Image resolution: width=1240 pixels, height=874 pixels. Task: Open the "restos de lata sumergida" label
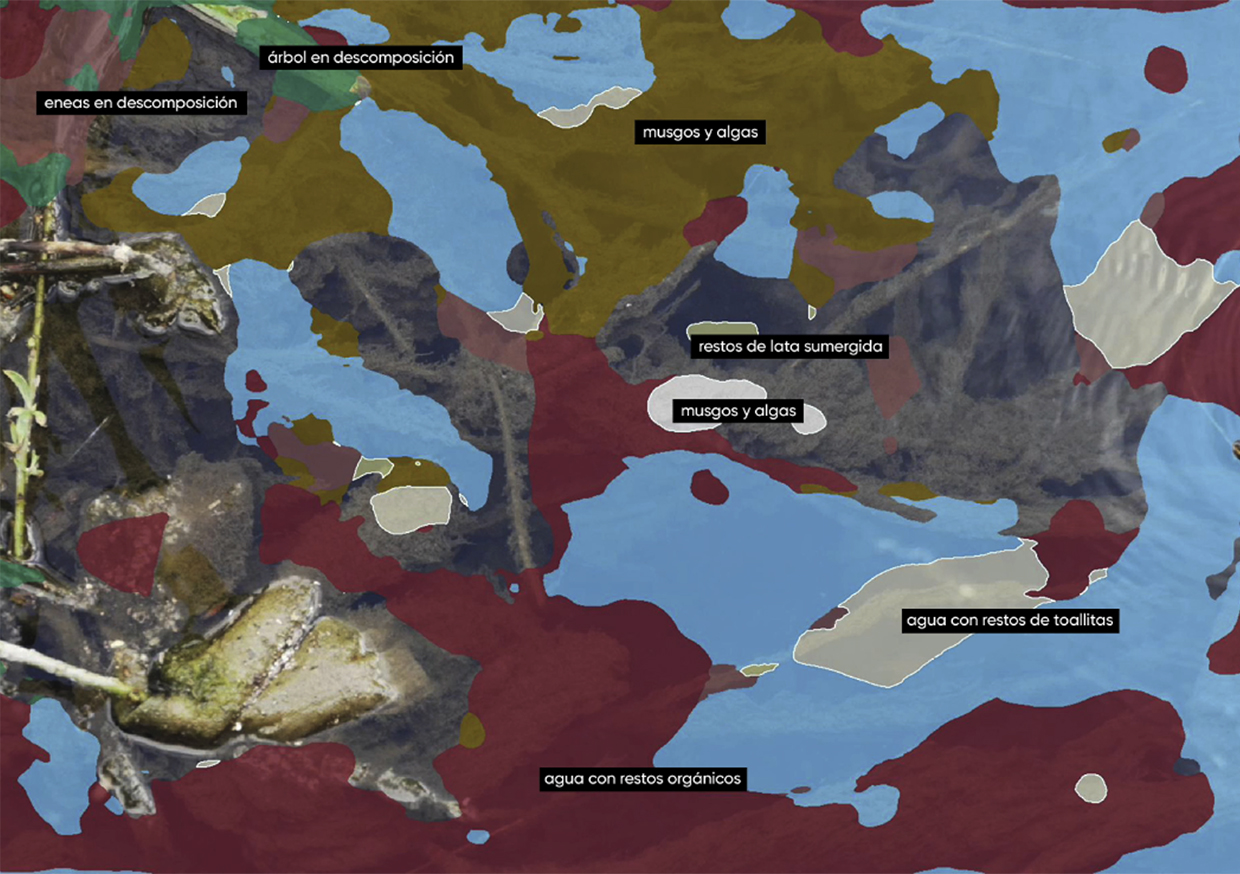tap(789, 347)
